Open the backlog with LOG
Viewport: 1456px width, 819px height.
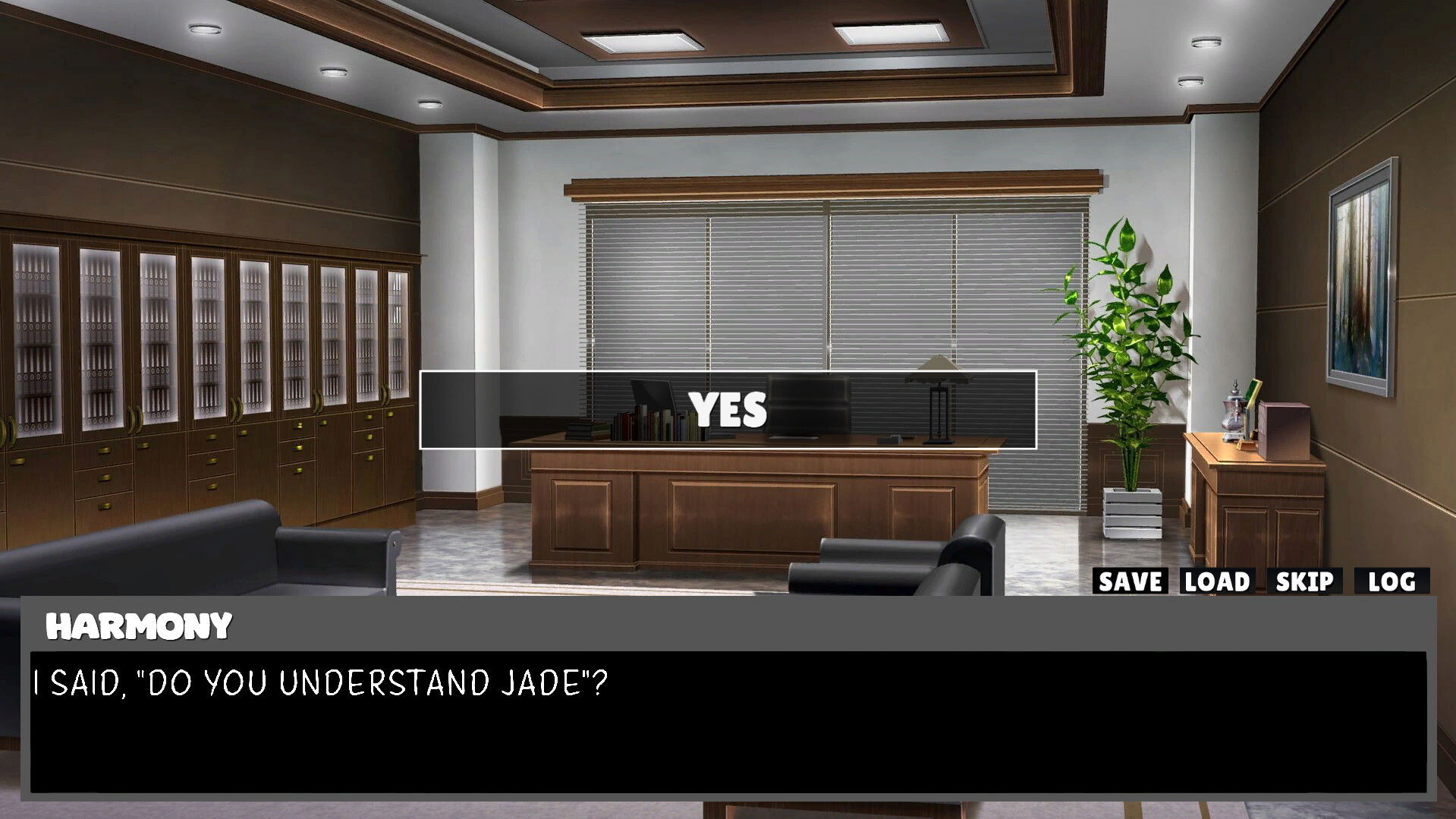1393,582
